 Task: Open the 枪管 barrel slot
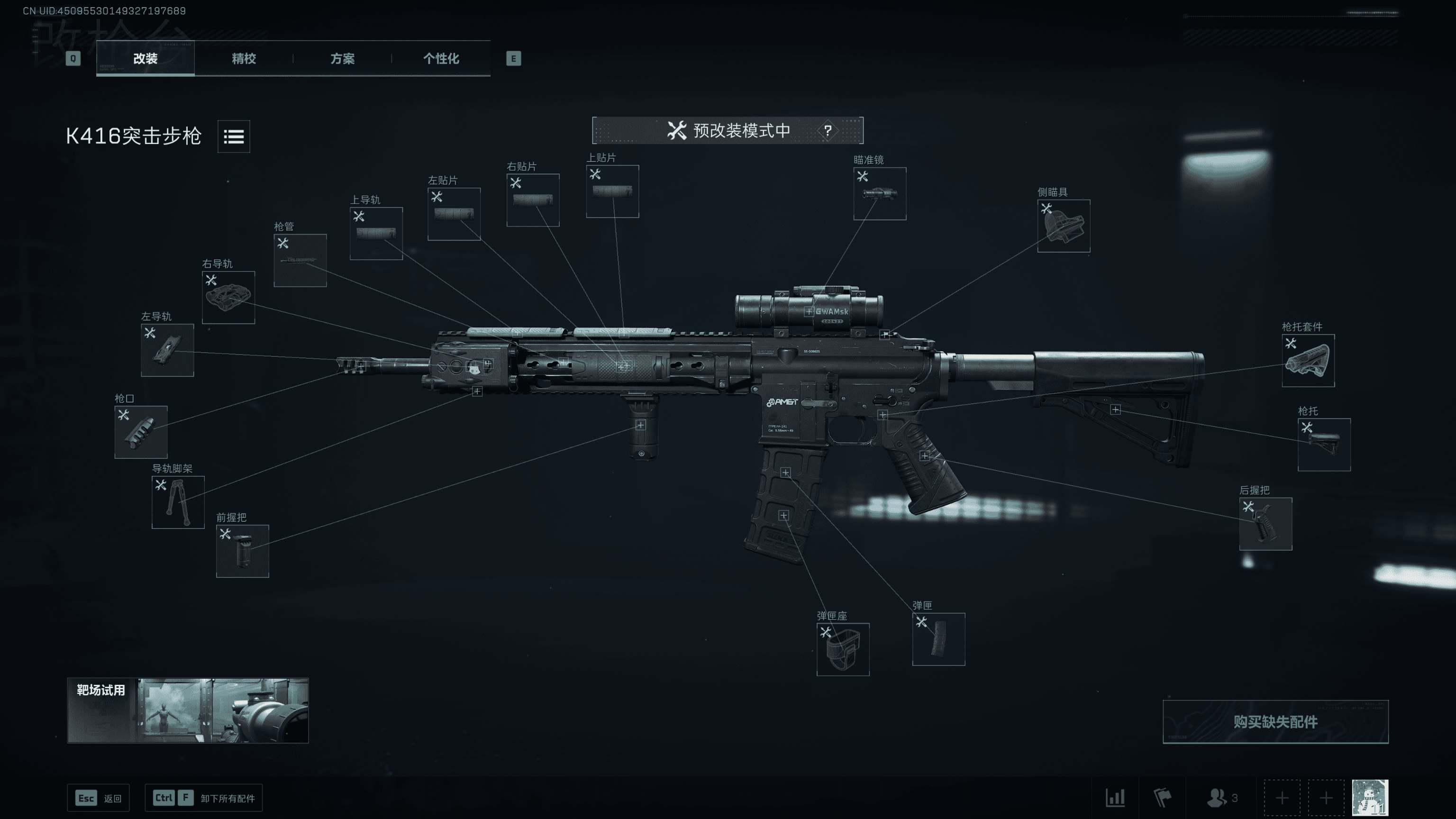point(300,261)
